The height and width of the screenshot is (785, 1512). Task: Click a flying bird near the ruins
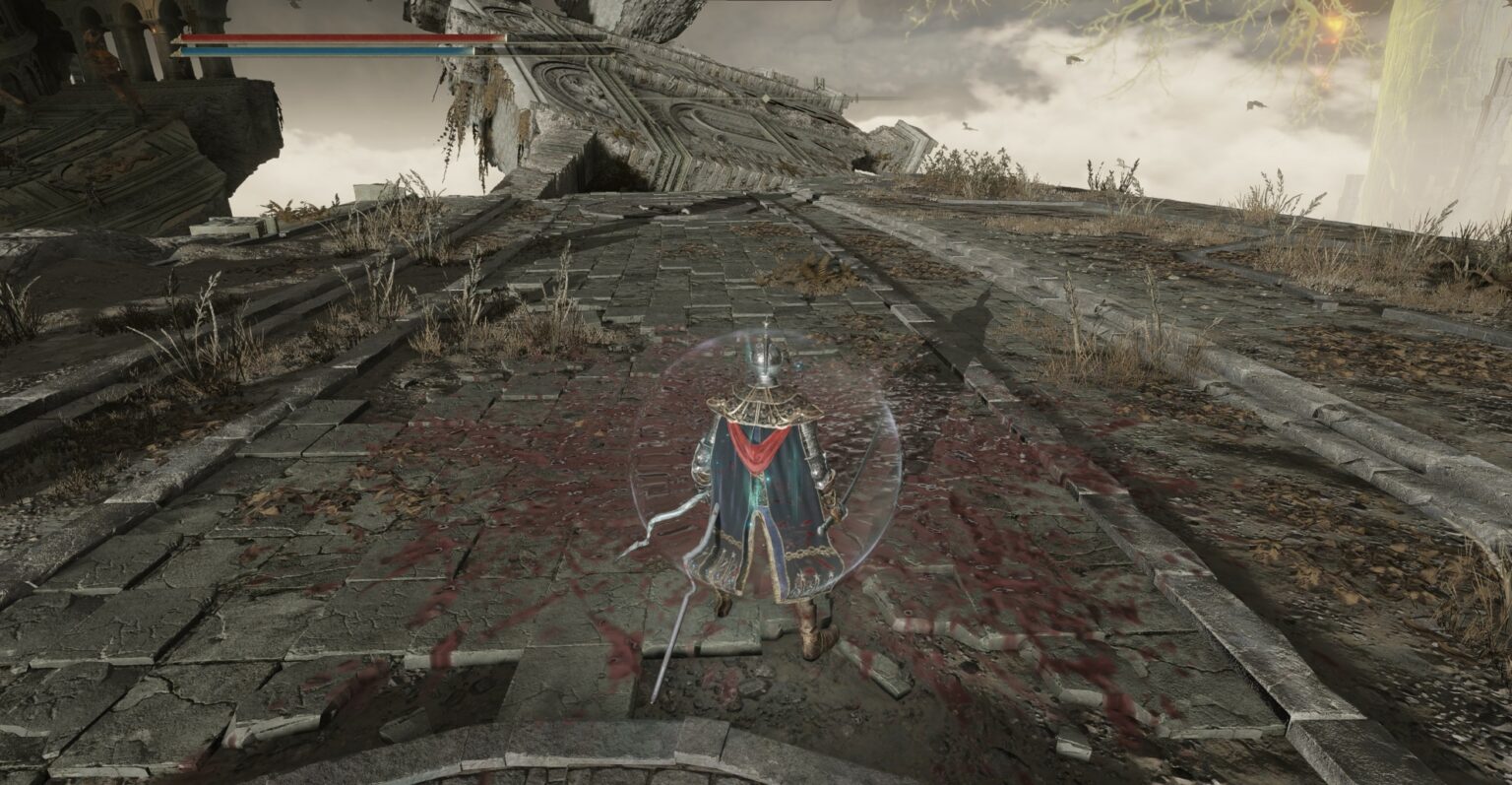click(1073, 60)
